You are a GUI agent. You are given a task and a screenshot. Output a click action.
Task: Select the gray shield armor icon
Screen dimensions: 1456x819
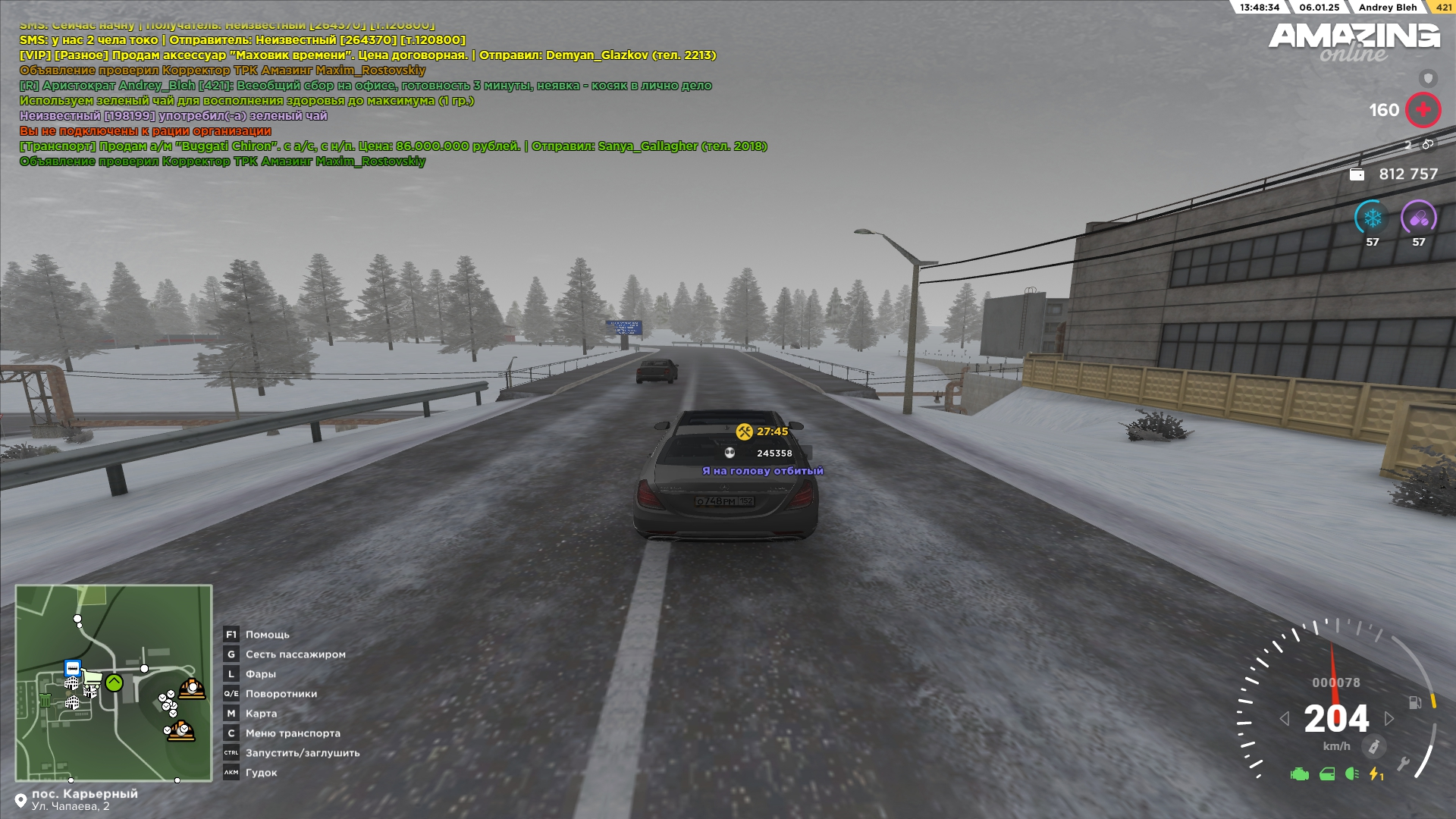(x=1428, y=78)
